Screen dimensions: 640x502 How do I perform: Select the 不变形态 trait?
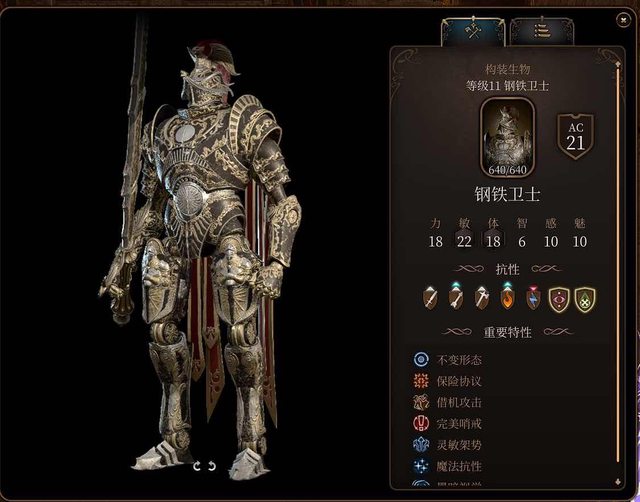click(x=459, y=360)
